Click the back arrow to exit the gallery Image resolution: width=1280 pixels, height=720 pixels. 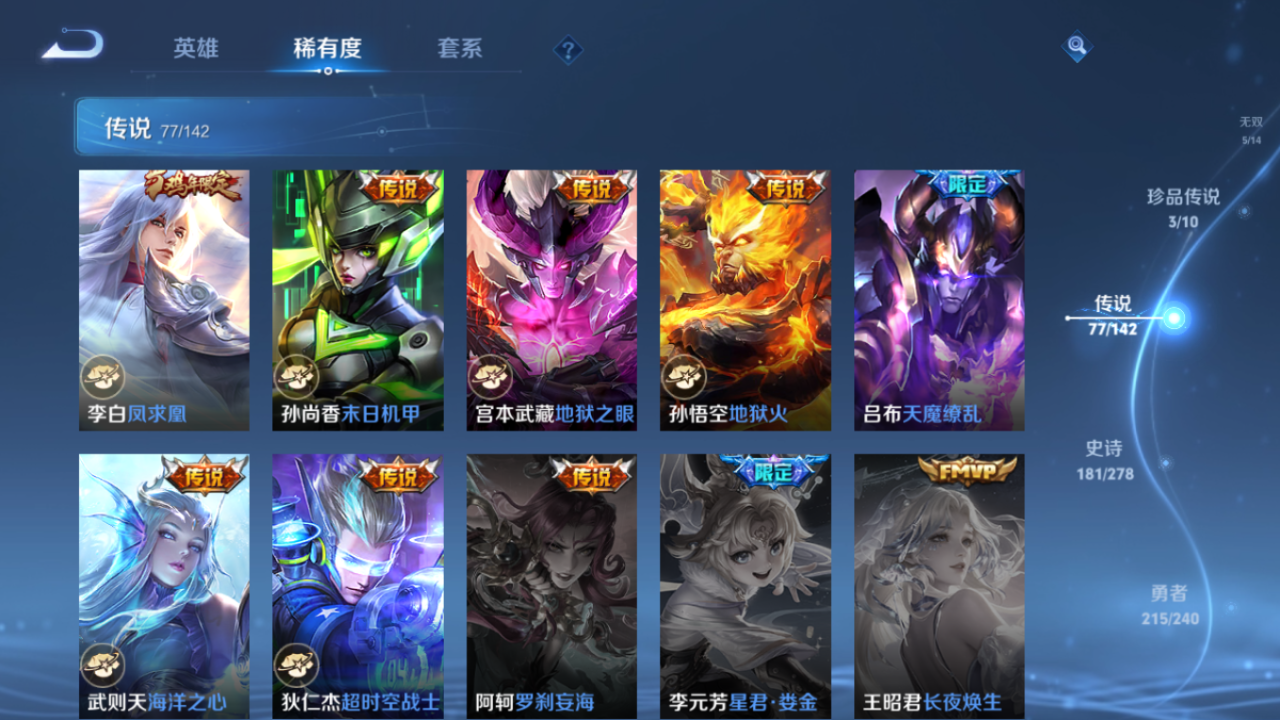click(72, 44)
